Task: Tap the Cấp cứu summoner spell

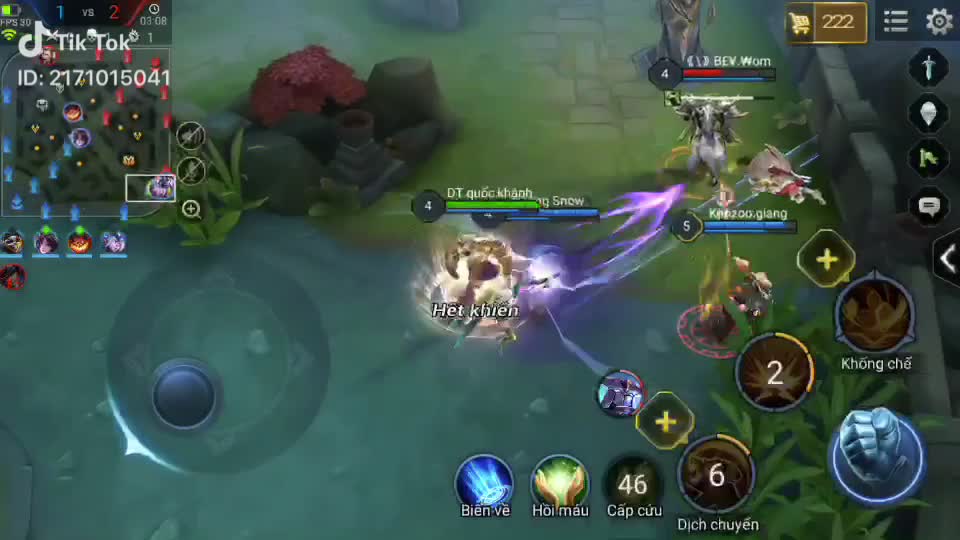Action: (633, 483)
